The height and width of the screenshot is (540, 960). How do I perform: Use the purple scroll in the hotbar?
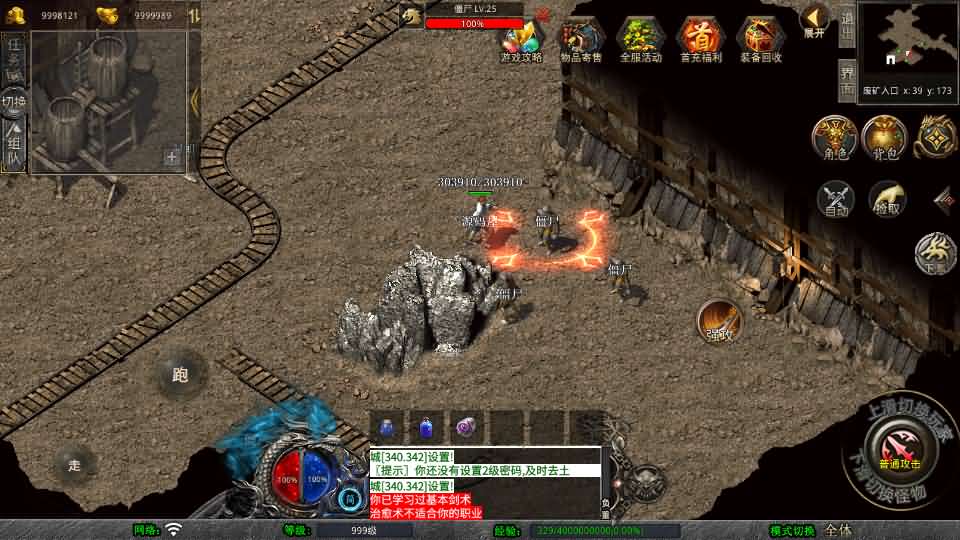tap(466, 426)
